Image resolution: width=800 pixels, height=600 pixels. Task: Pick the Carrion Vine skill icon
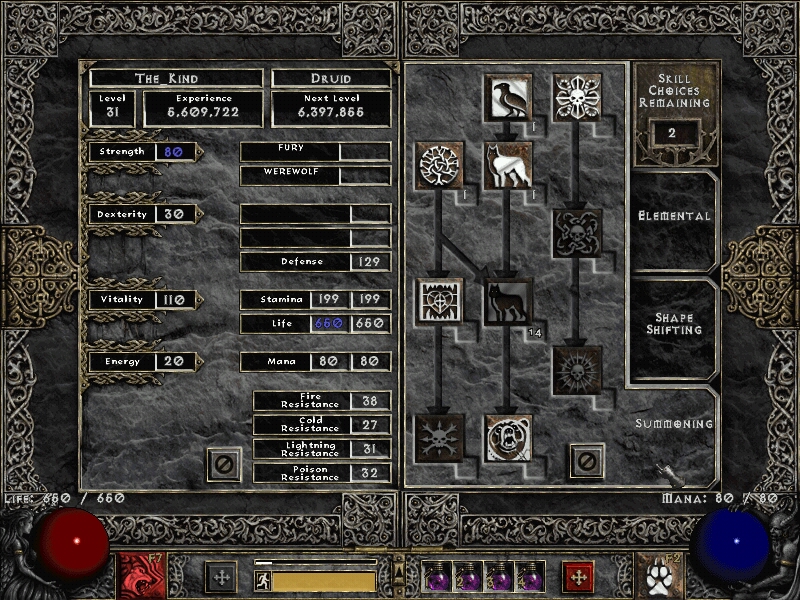(x=577, y=233)
